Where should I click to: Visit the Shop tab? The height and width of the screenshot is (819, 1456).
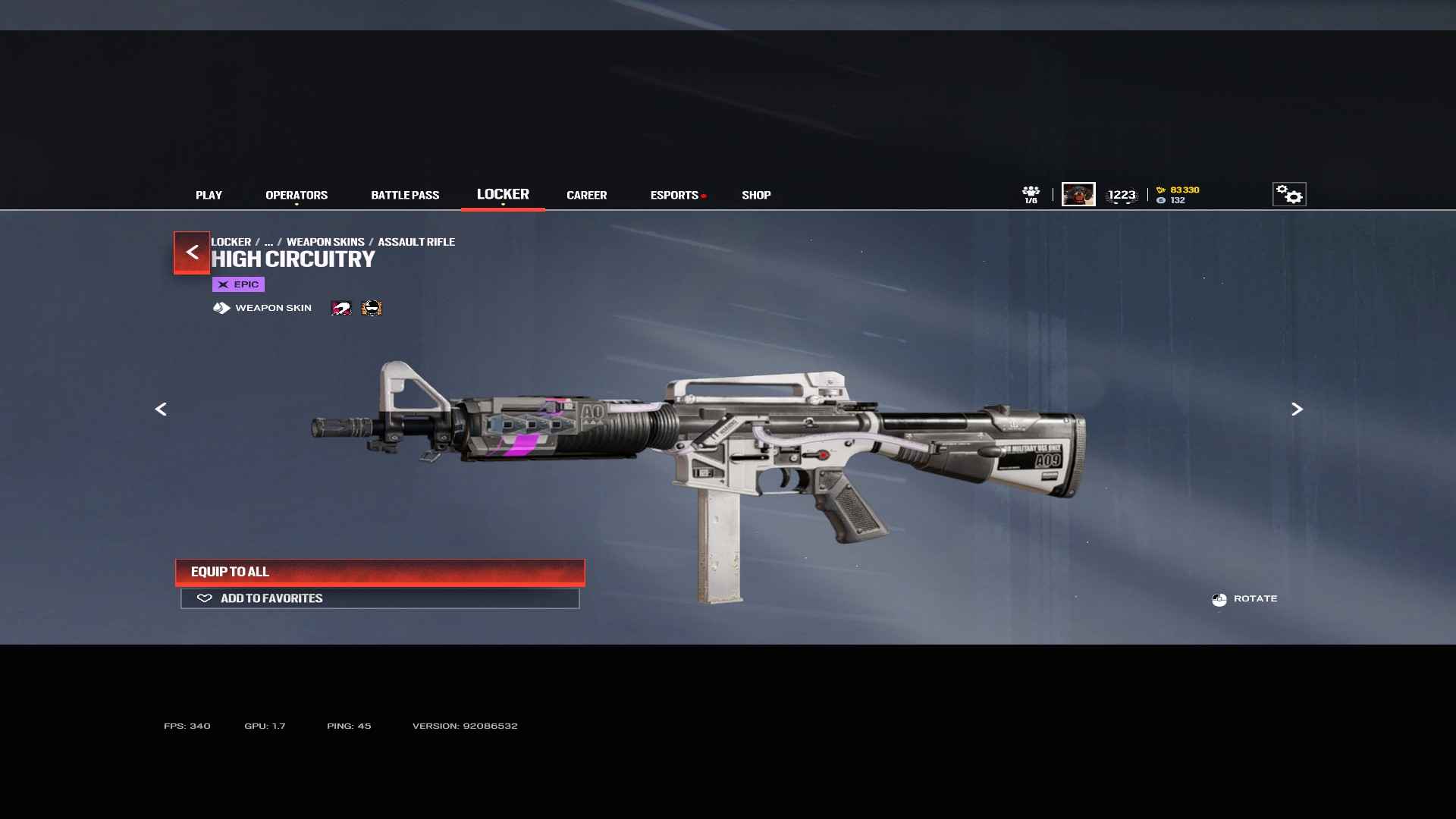(x=756, y=195)
